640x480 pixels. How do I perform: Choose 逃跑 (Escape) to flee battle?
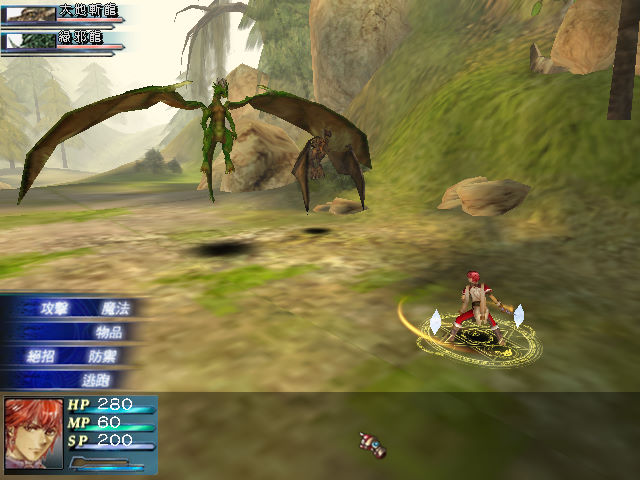[96, 380]
